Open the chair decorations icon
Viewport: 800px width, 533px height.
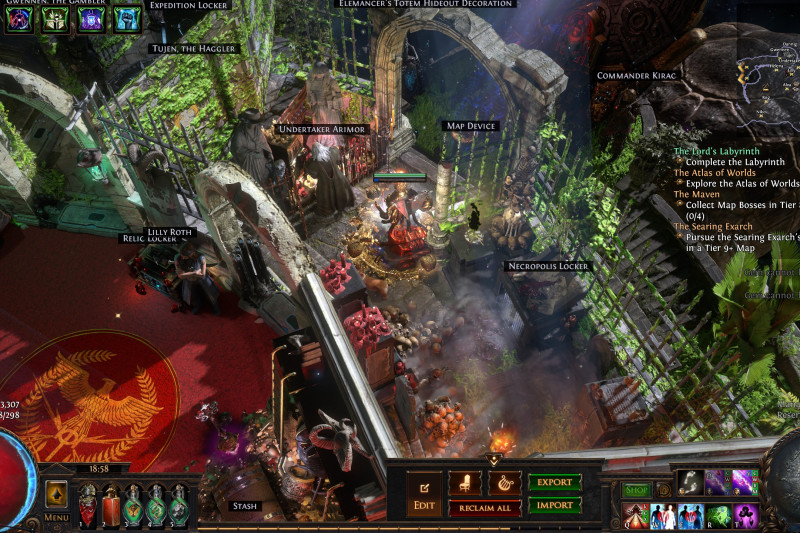tap(464, 484)
